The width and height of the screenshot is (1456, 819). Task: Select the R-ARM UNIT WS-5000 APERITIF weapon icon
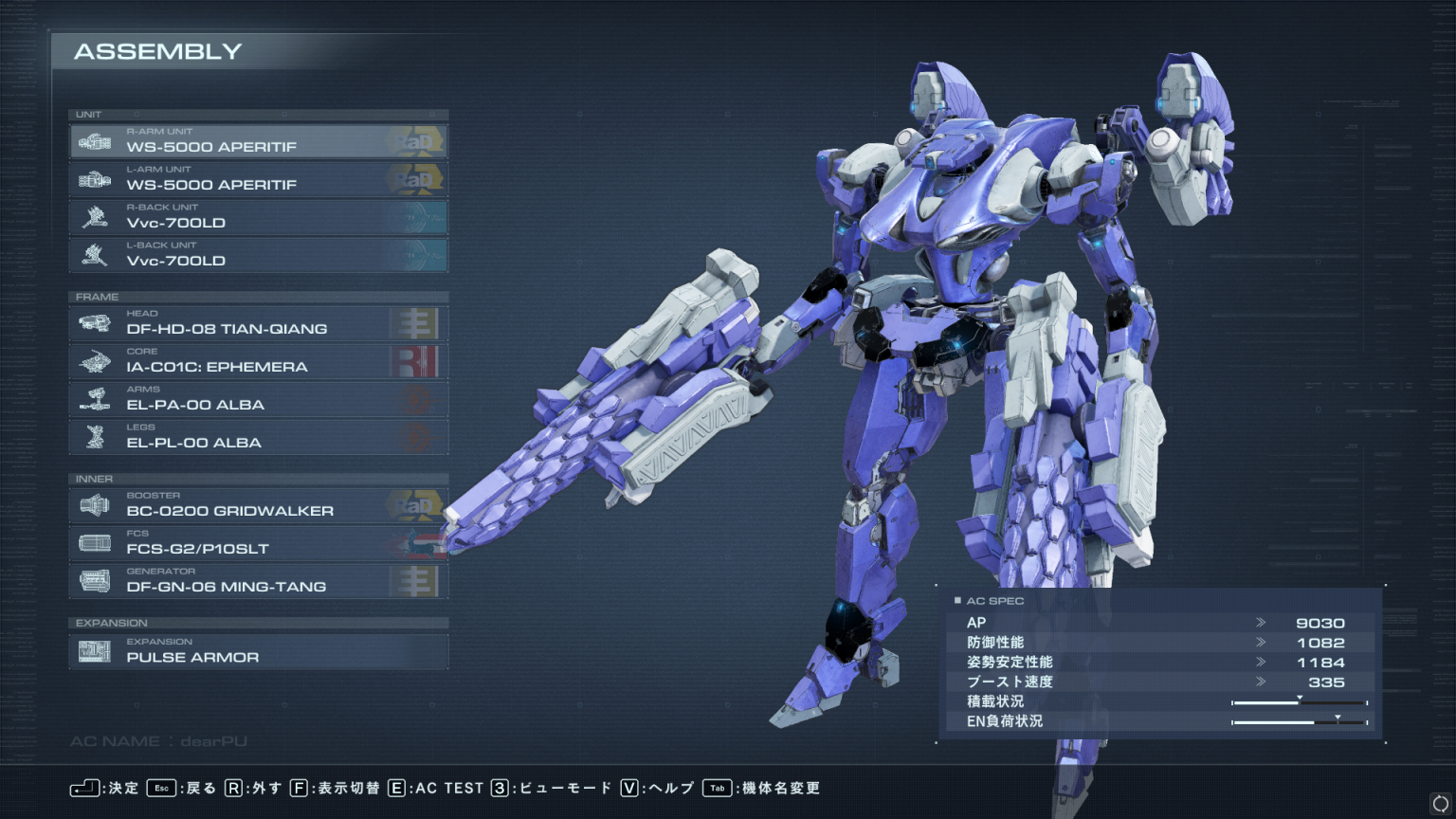click(x=95, y=139)
